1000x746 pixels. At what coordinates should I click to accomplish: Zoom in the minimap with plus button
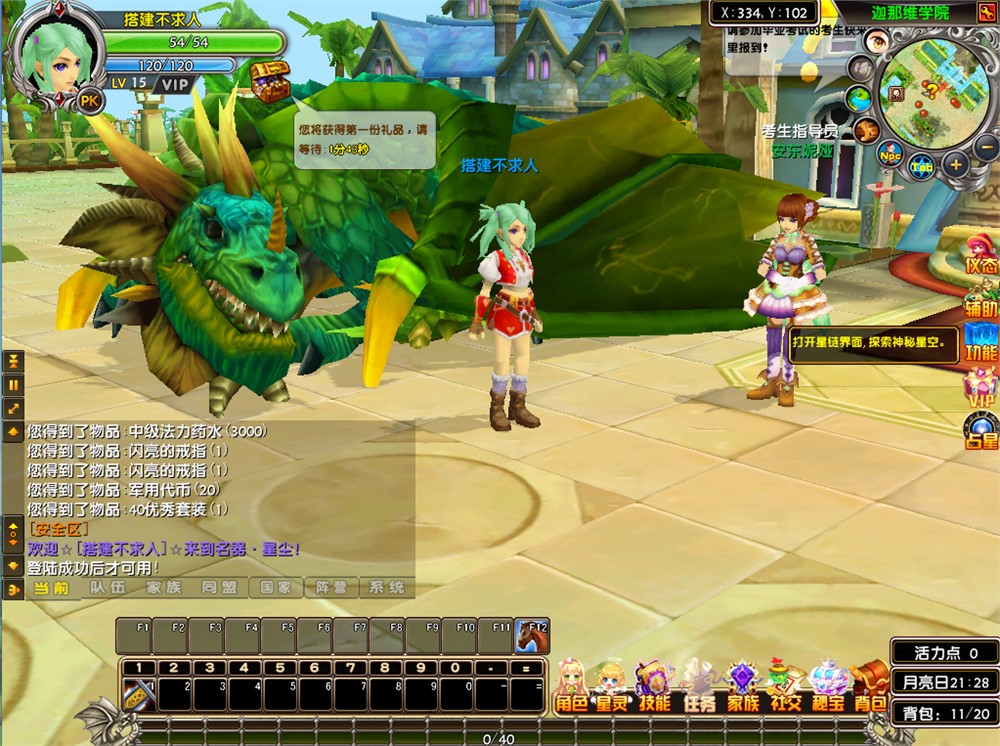coord(956,163)
